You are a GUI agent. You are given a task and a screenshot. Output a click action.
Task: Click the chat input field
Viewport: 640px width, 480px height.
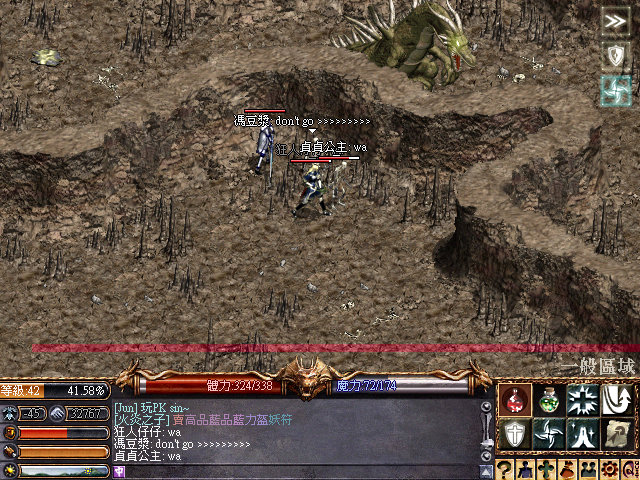click(300, 471)
